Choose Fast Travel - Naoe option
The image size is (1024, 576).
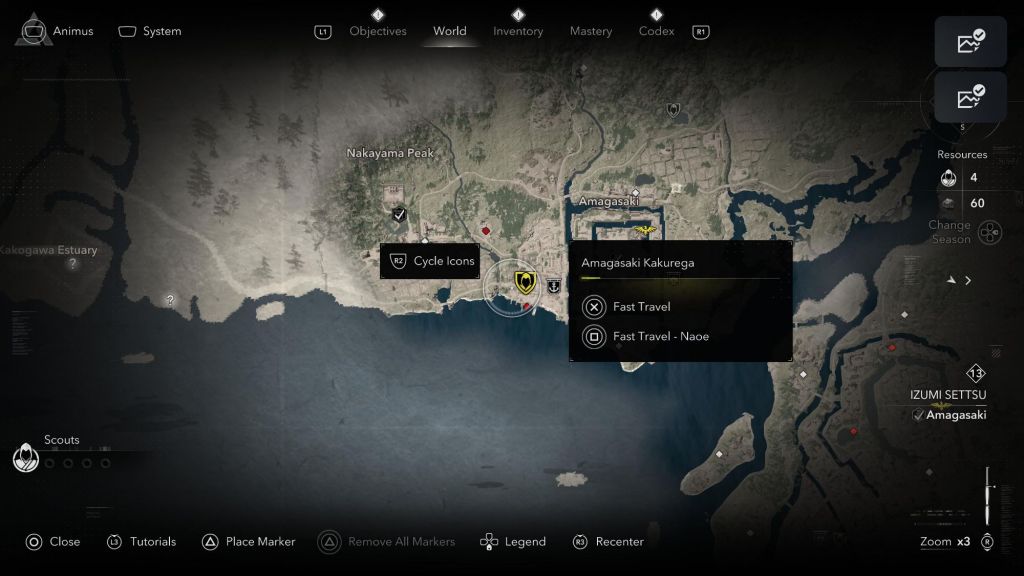660,337
